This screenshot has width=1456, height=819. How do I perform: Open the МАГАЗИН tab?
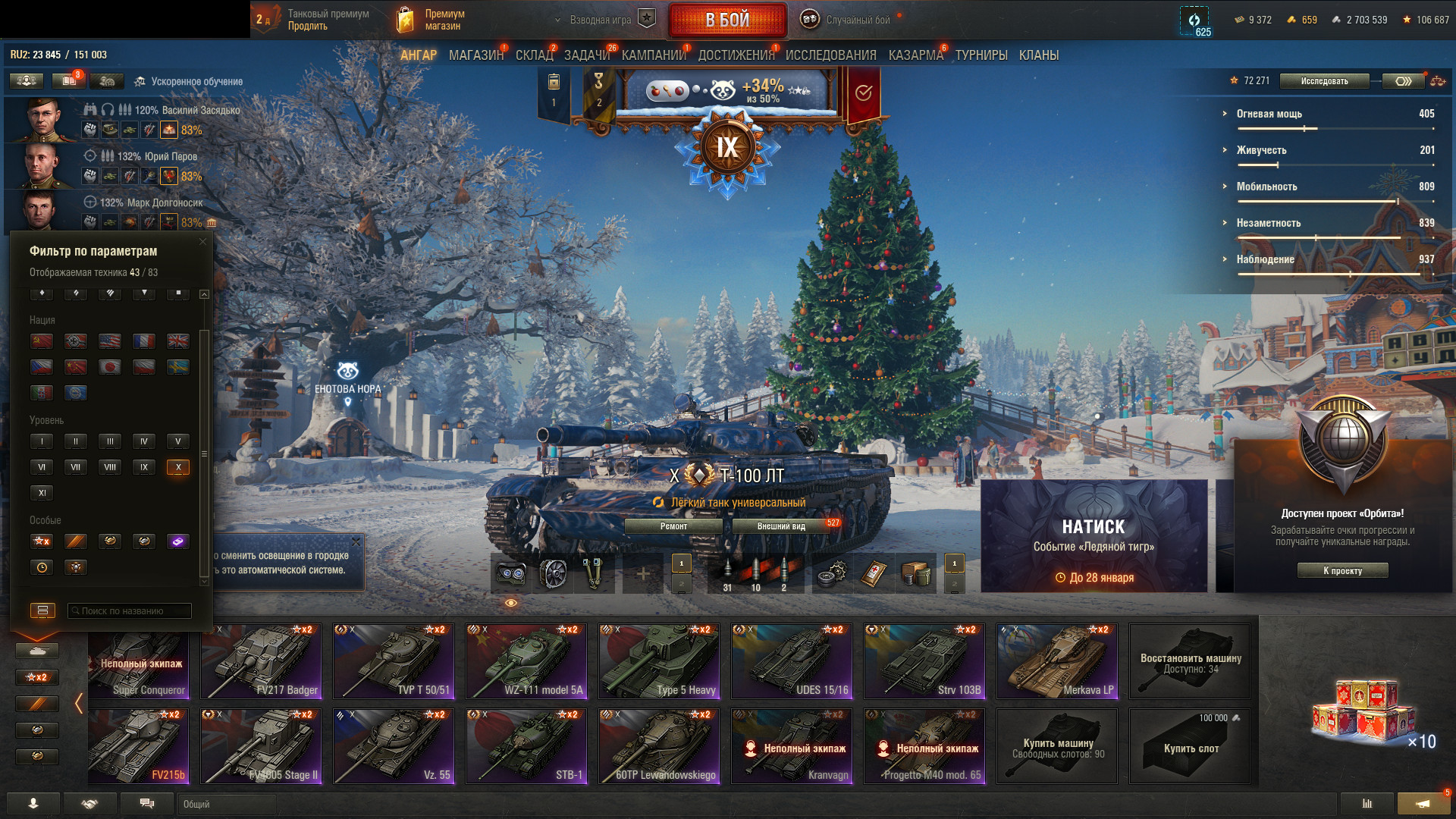[x=475, y=55]
